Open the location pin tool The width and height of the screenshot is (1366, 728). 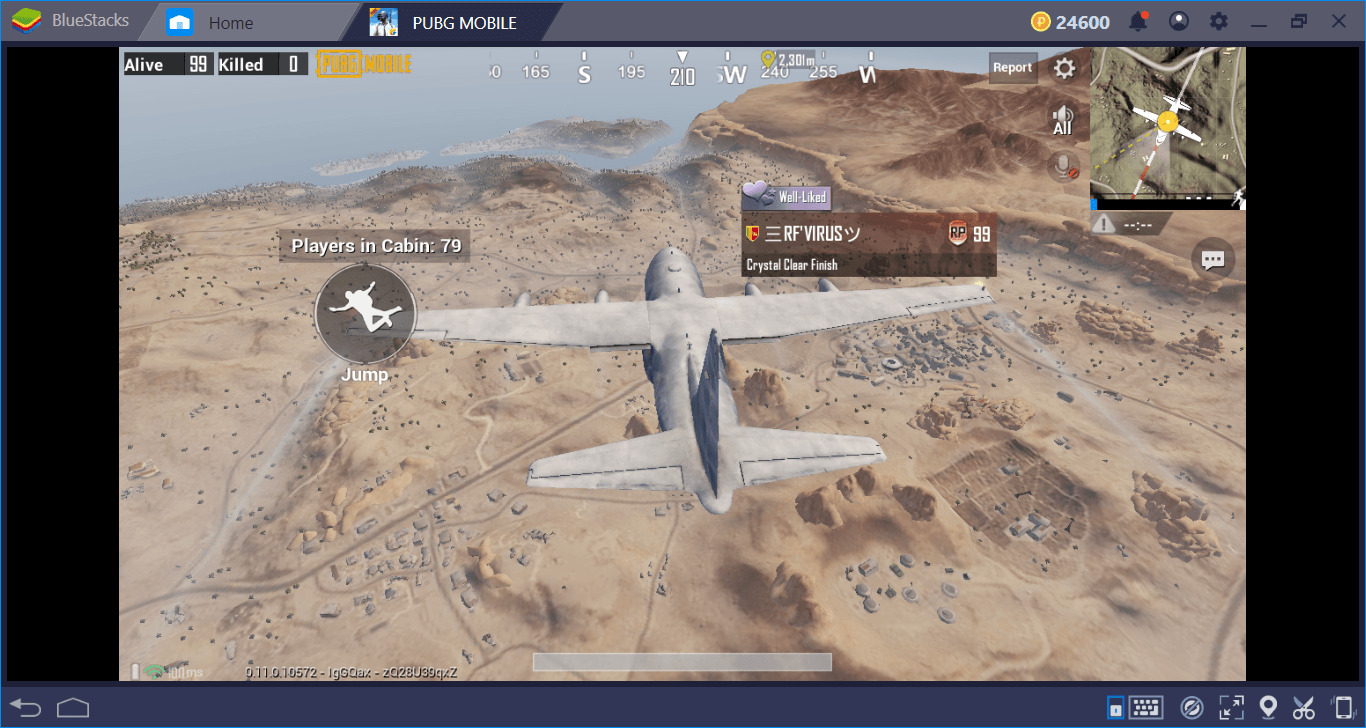[1268, 708]
